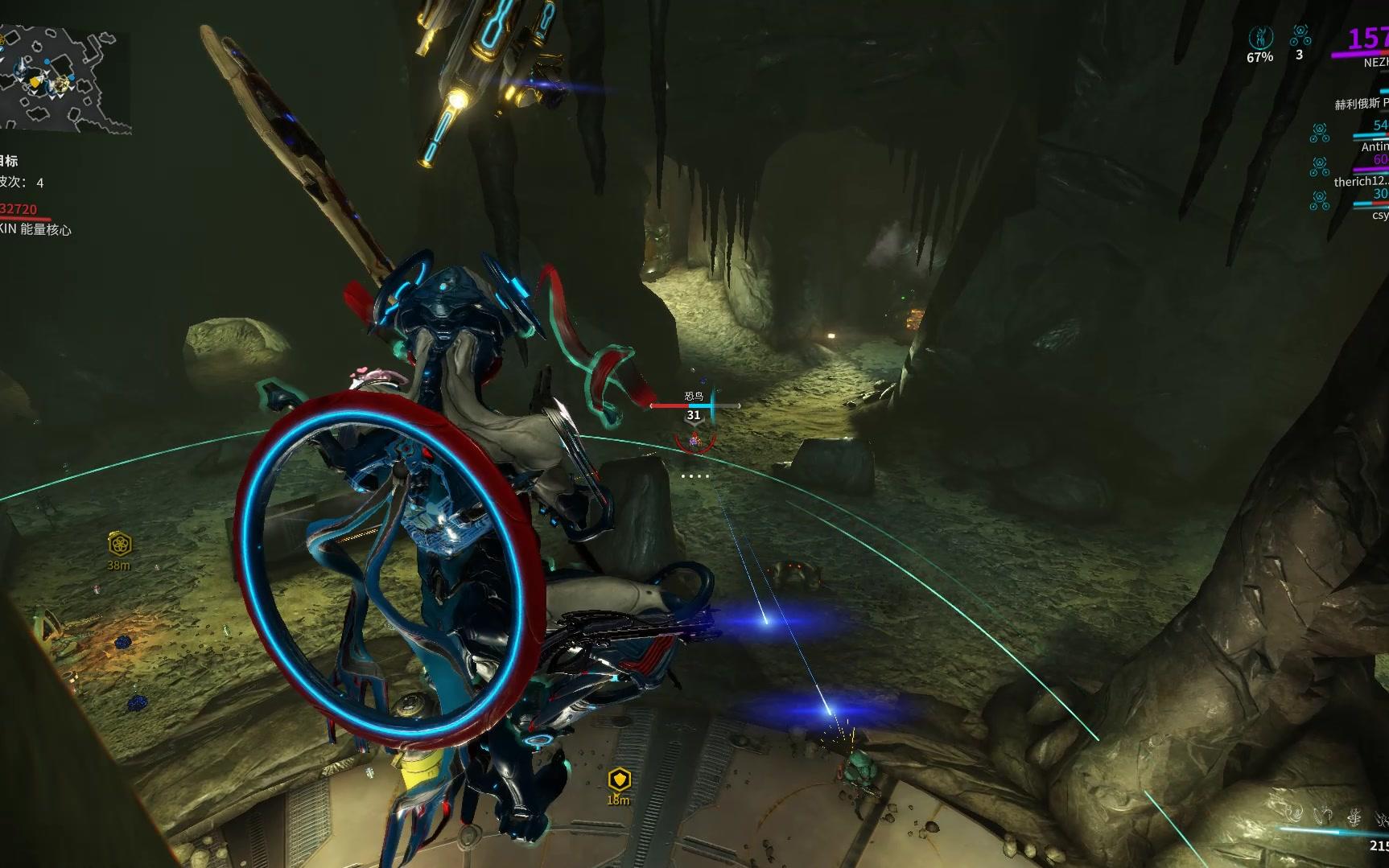Activate Nezha's third ability icon
Image resolution: width=1389 pixels, height=868 pixels.
pos(1354,817)
